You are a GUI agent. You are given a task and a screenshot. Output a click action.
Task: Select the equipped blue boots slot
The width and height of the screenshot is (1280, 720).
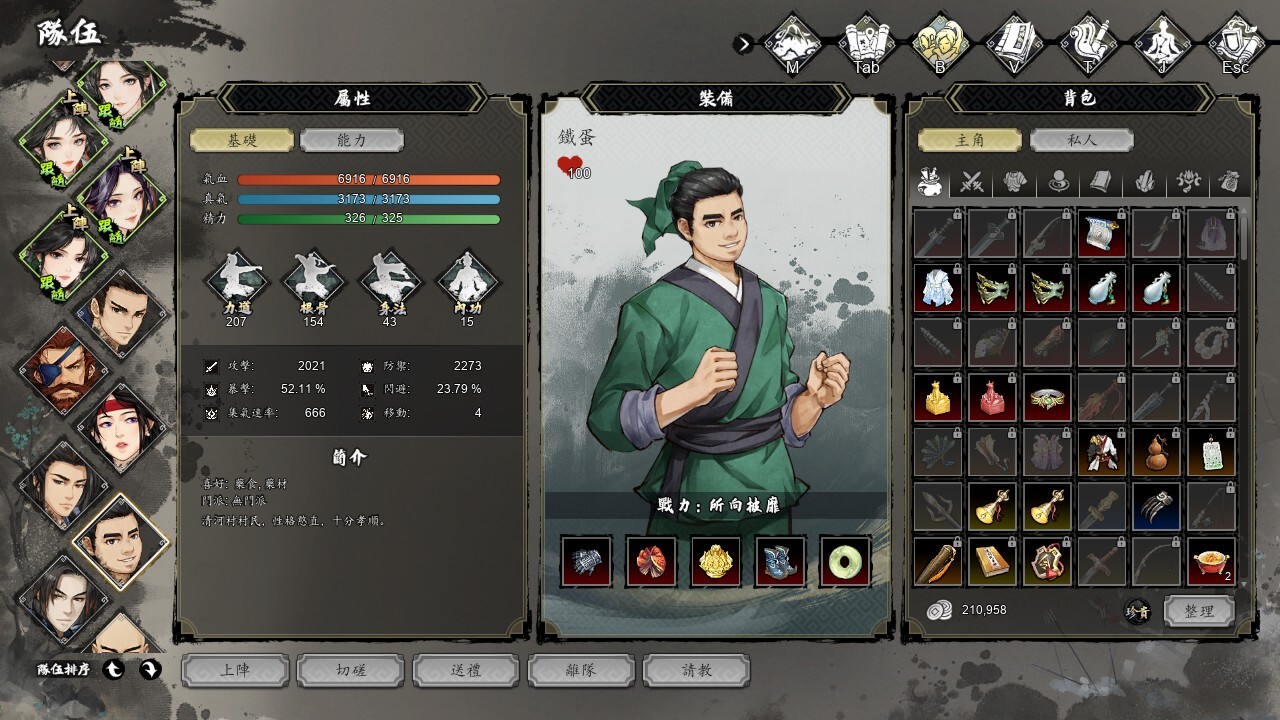781,561
